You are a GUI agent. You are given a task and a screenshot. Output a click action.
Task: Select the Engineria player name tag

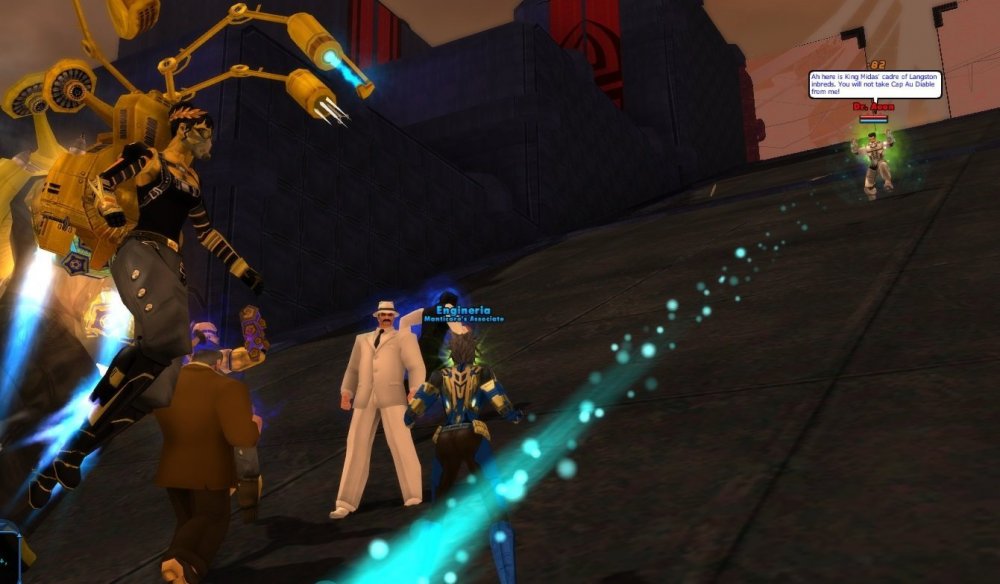tap(462, 310)
